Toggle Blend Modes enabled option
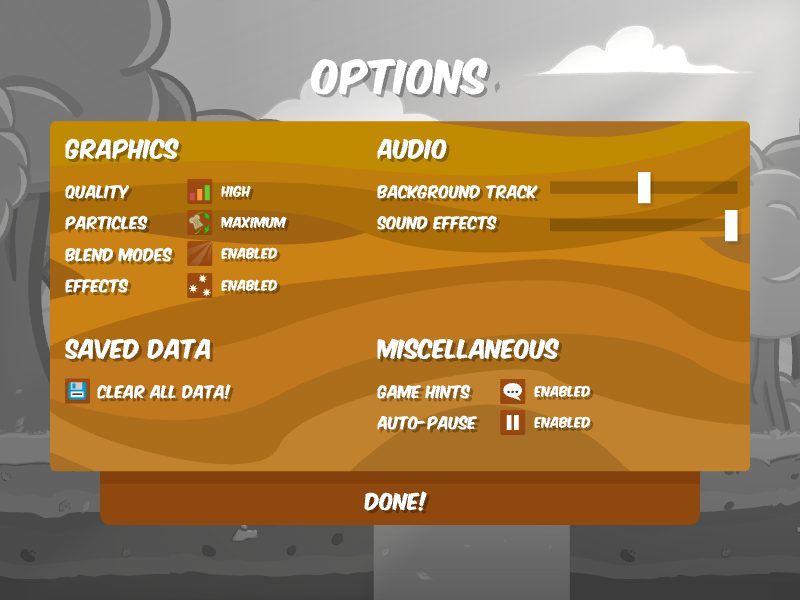Image resolution: width=800 pixels, height=600 pixels. pos(249,254)
